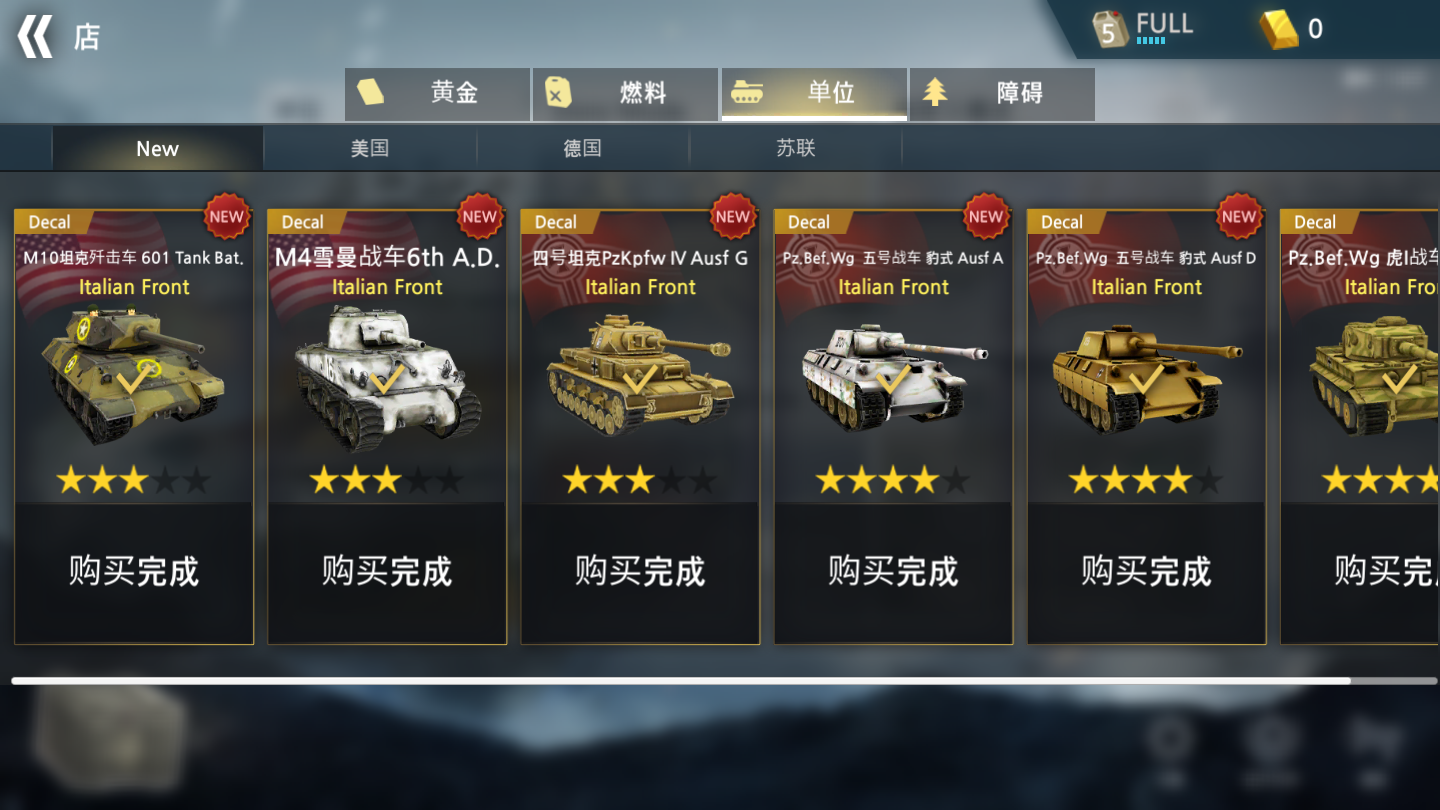Switch to the New items filter

coord(157,147)
